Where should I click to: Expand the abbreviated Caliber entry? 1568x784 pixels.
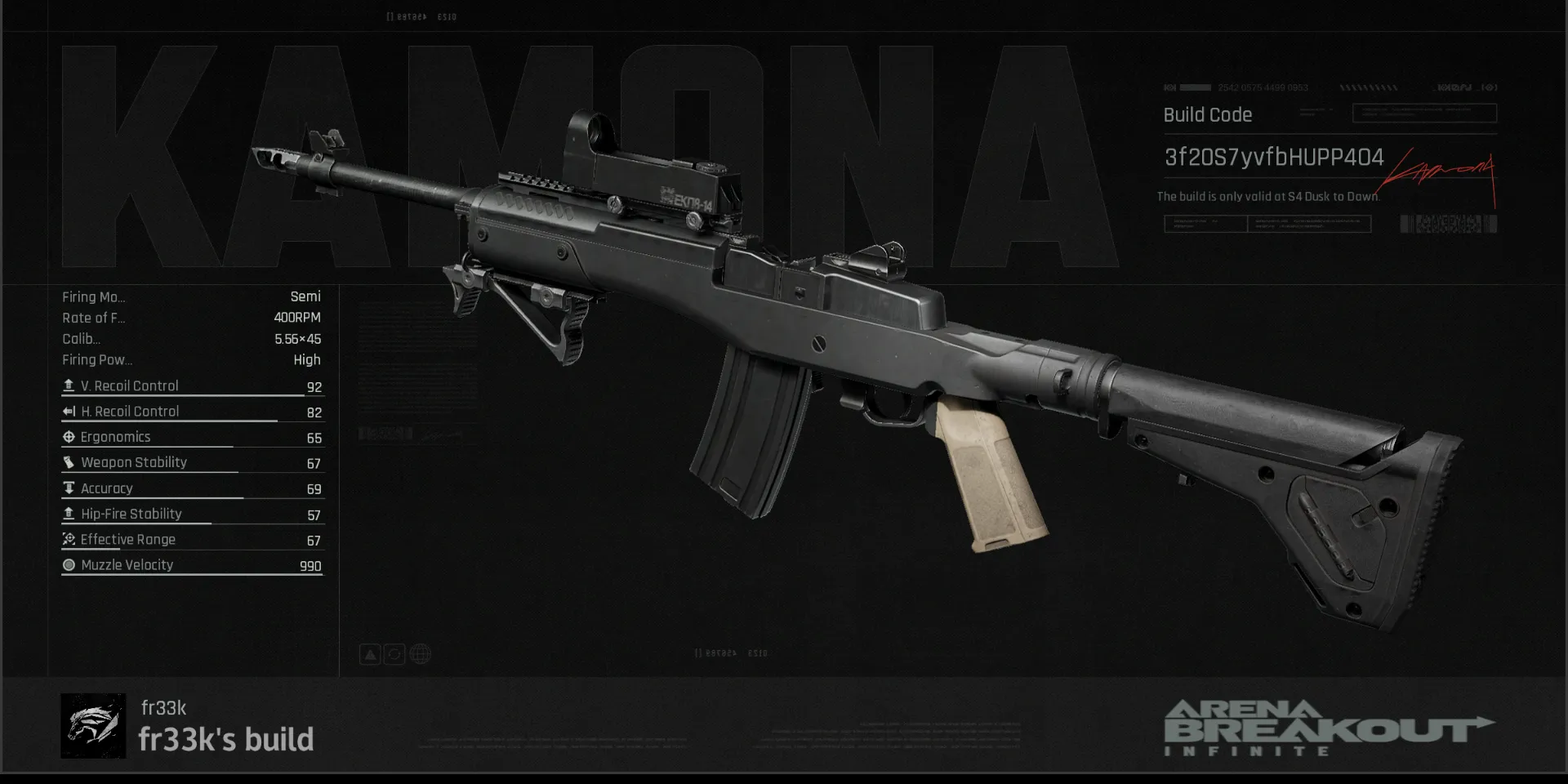[x=82, y=339]
